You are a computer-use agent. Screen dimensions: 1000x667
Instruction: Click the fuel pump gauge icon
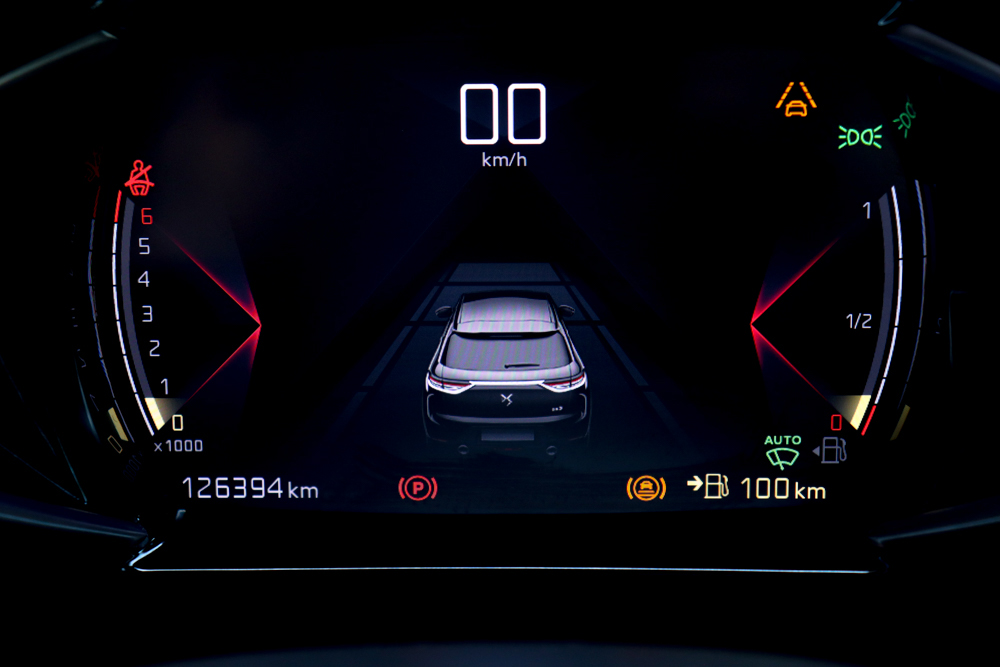coord(834,450)
